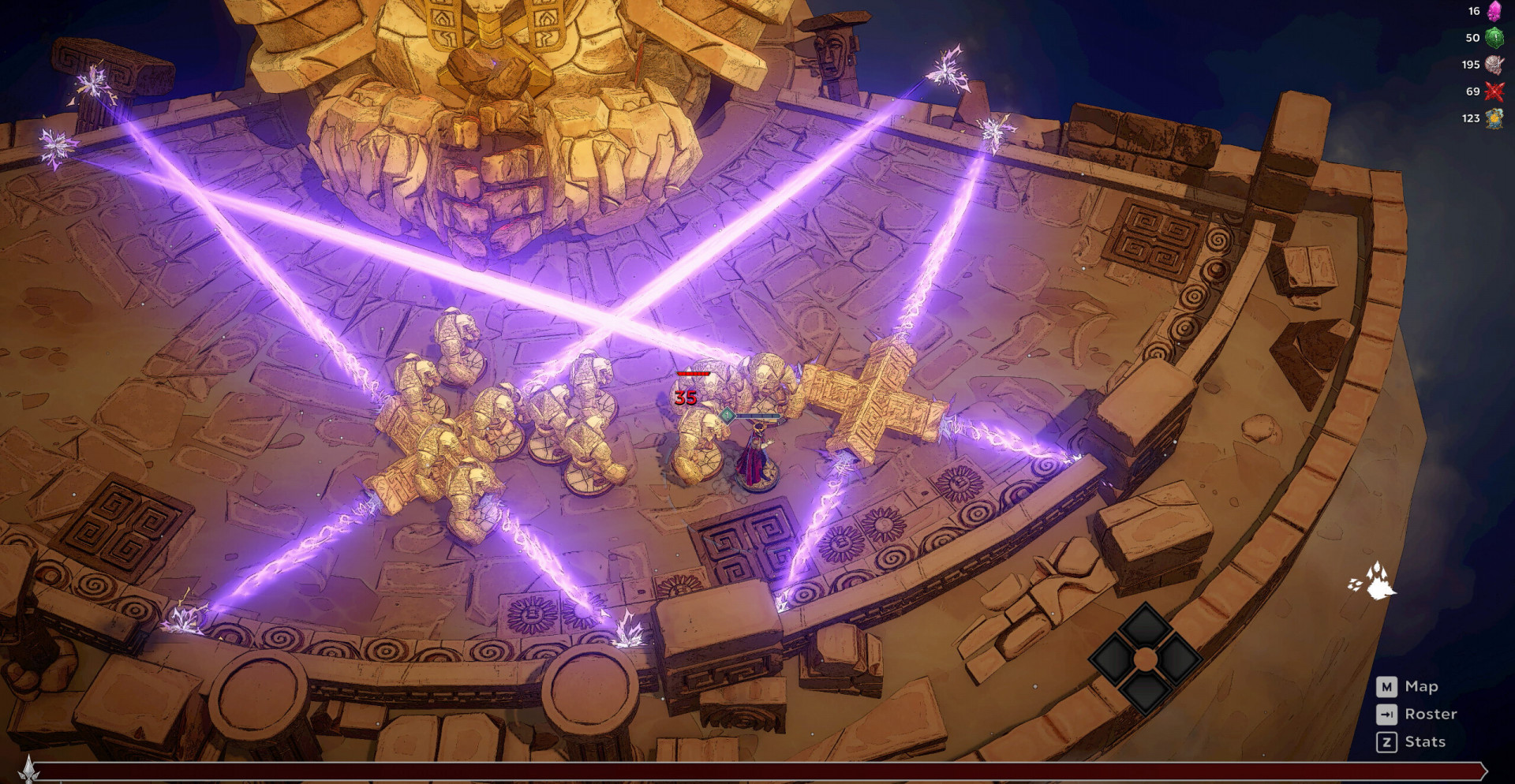
Task: Click the pink crystal resource icon
Action: 1494,11
